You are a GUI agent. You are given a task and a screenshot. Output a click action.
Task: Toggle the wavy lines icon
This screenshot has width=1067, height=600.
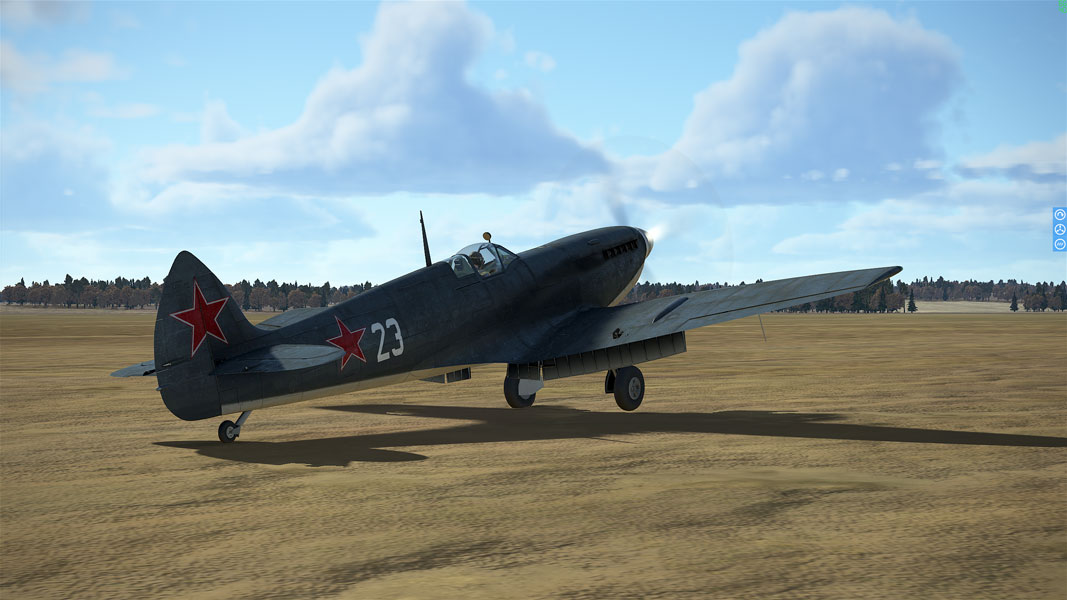coord(1060,244)
